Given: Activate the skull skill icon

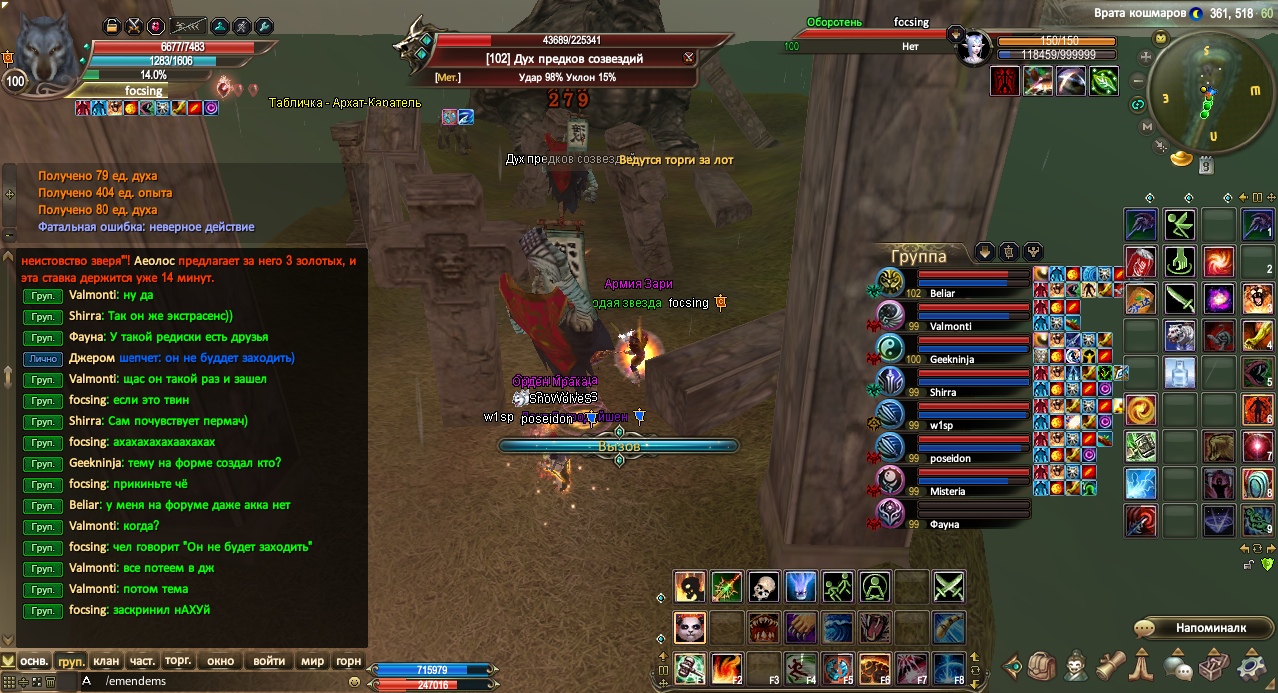Looking at the screenshot, I should 764,587.
